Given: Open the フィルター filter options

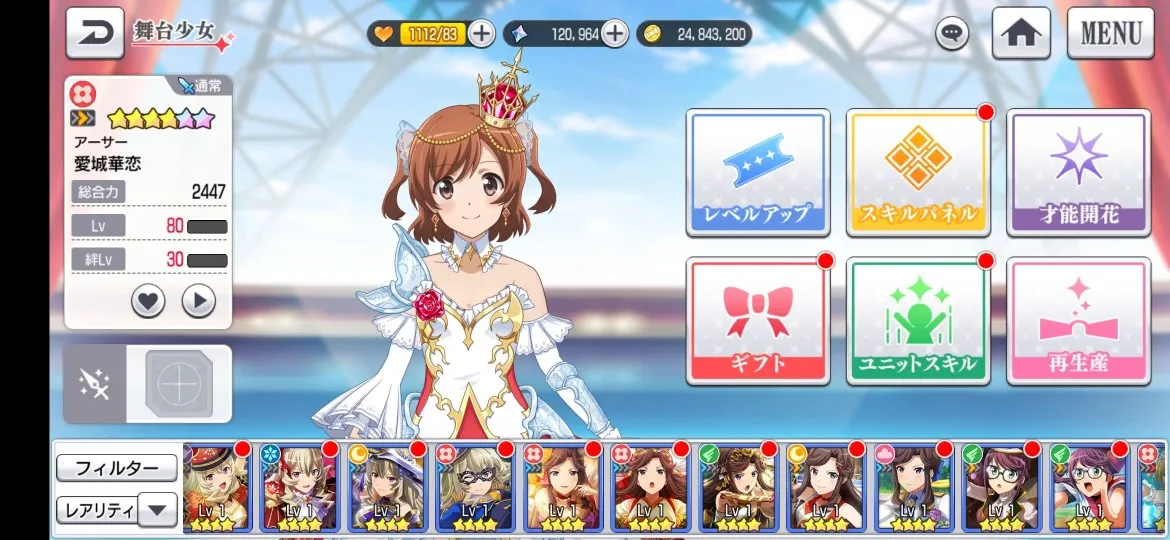Looking at the screenshot, I should pyautogui.click(x=116, y=468).
